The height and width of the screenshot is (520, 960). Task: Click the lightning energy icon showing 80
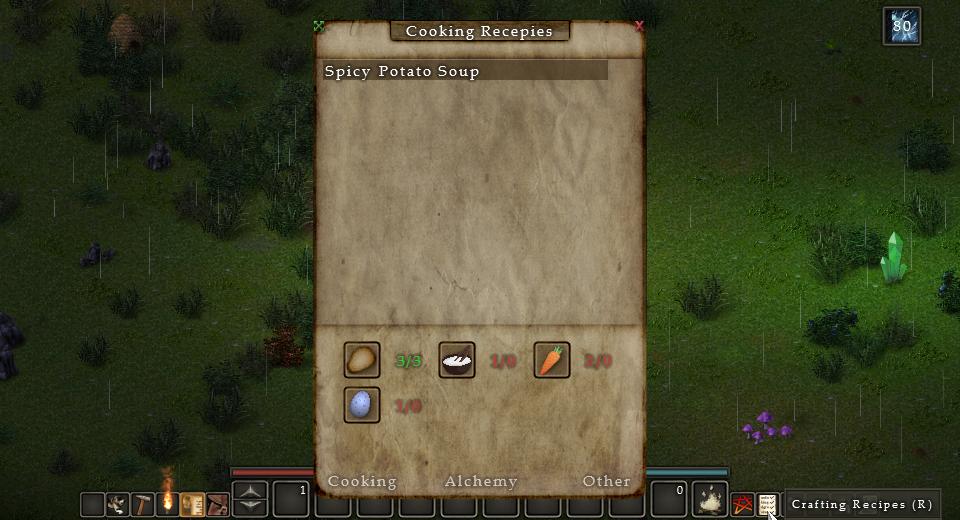[x=901, y=27]
